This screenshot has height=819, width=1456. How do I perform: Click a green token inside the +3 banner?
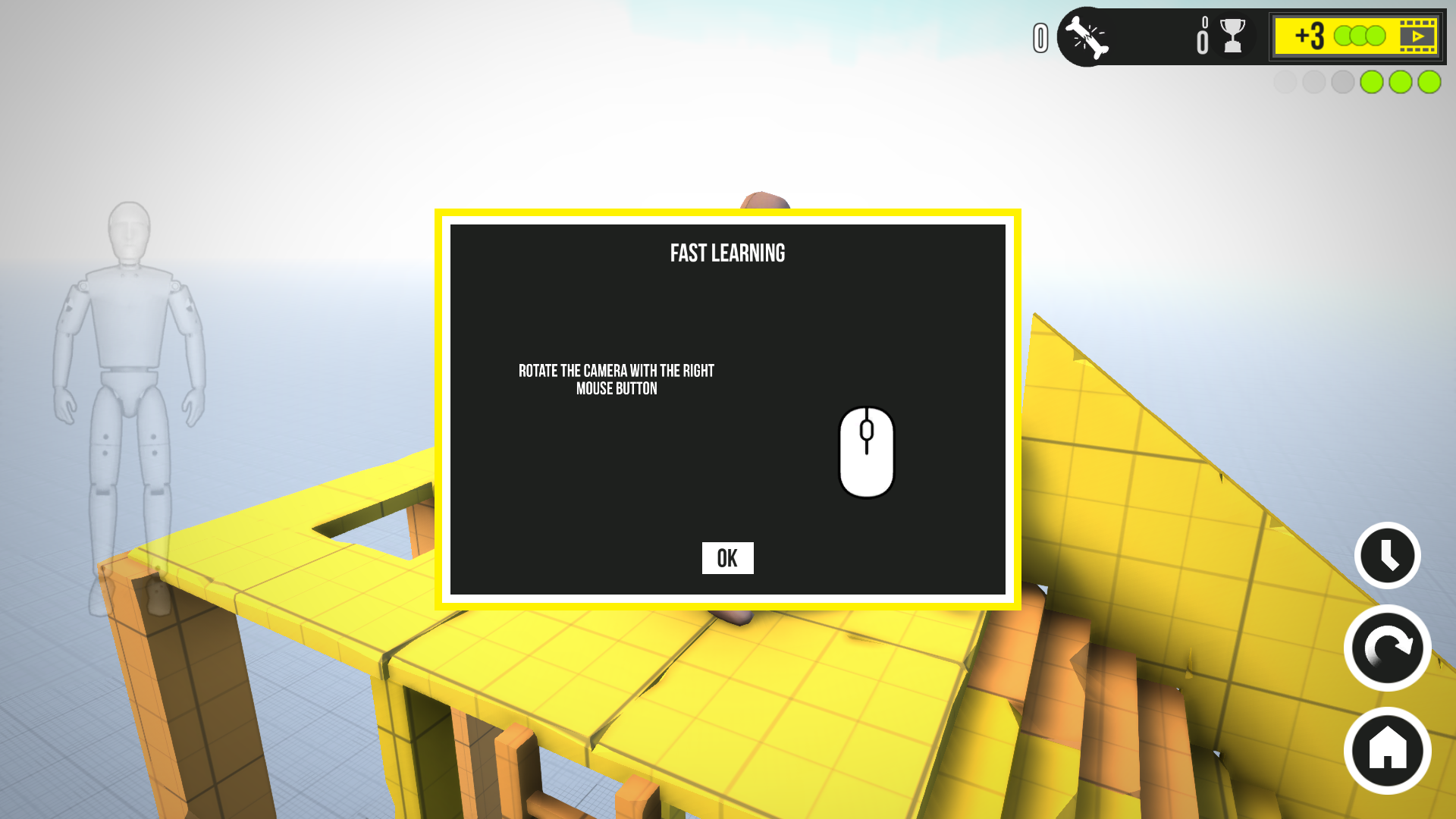coord(1357,36)
